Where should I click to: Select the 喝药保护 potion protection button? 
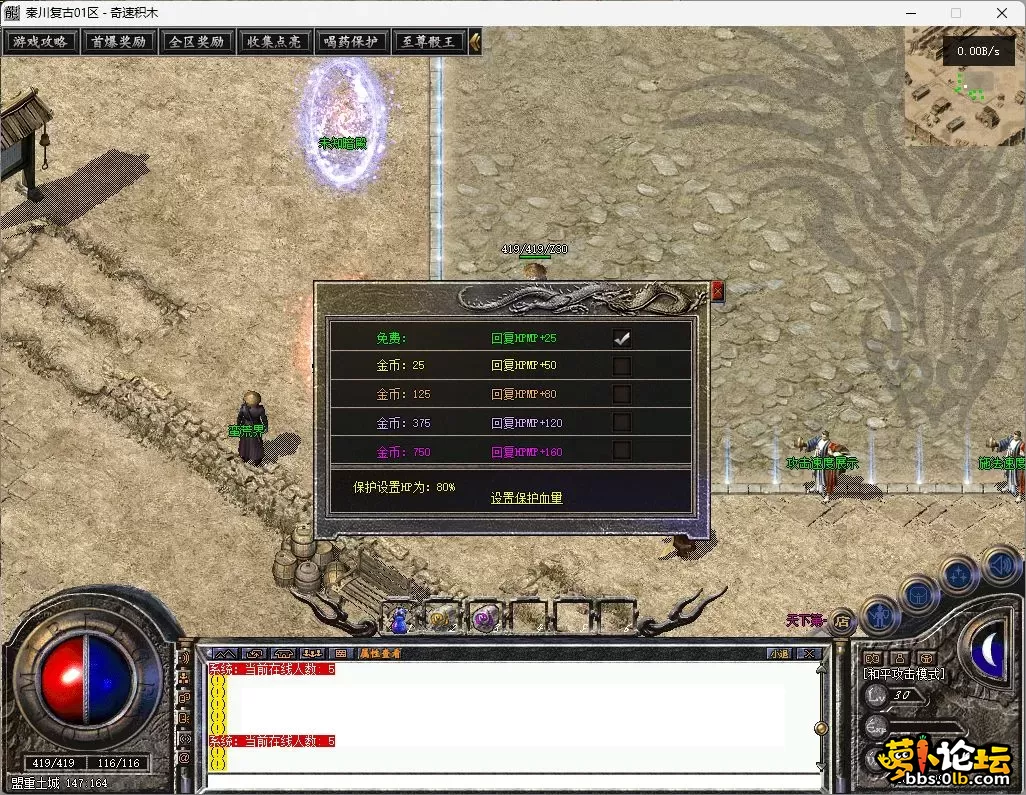click(x=352, y=42)
